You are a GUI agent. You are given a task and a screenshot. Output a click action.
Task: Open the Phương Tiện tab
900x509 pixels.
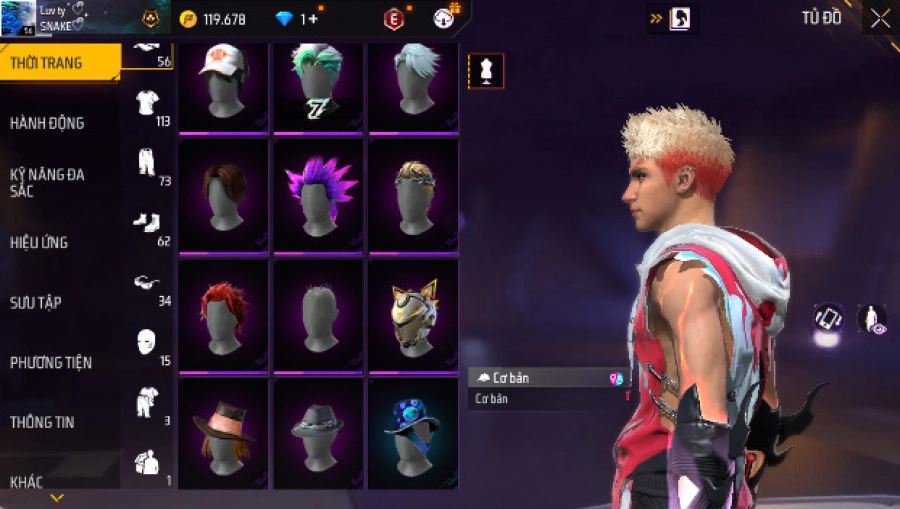point(51,362)
